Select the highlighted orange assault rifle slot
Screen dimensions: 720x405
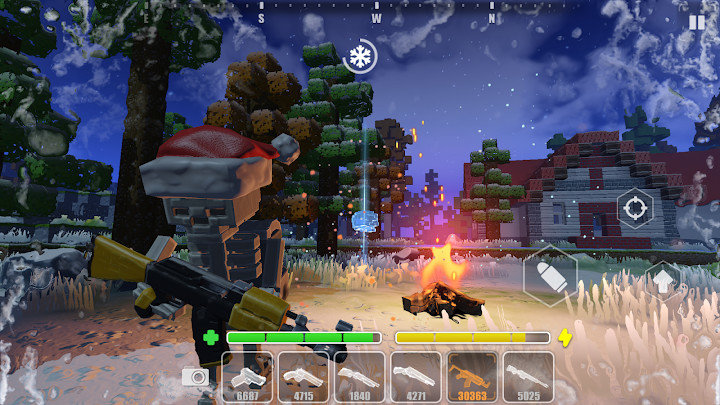[472, 376]
